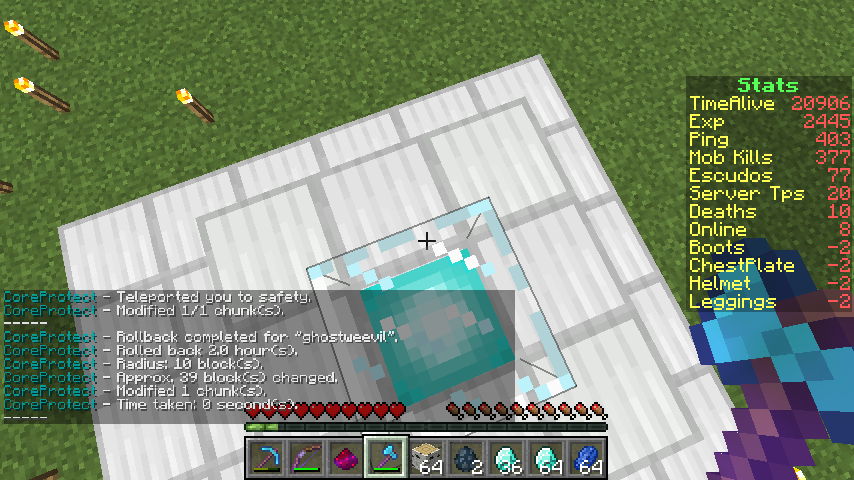Choose the magenta item hotbar slot
The width and height of the screenshot is (854, 480).
[346, 458]
